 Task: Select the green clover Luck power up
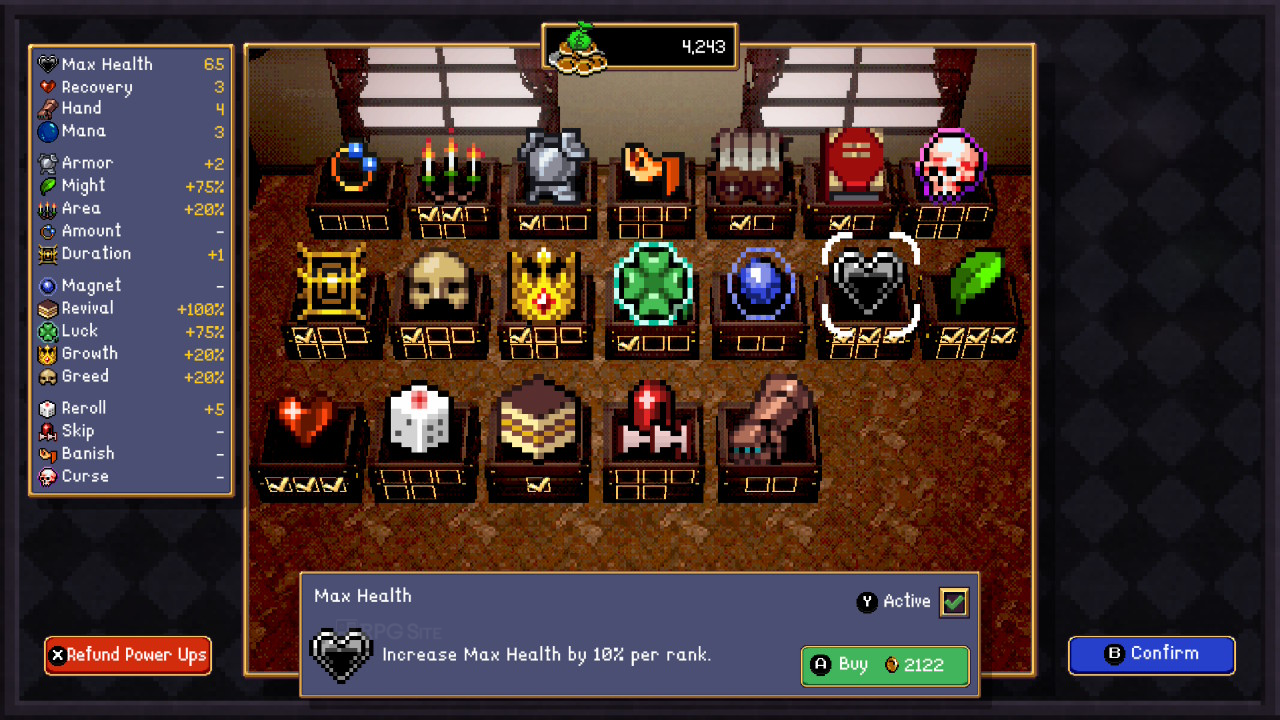pyautogui.click(x=652, y=284)
